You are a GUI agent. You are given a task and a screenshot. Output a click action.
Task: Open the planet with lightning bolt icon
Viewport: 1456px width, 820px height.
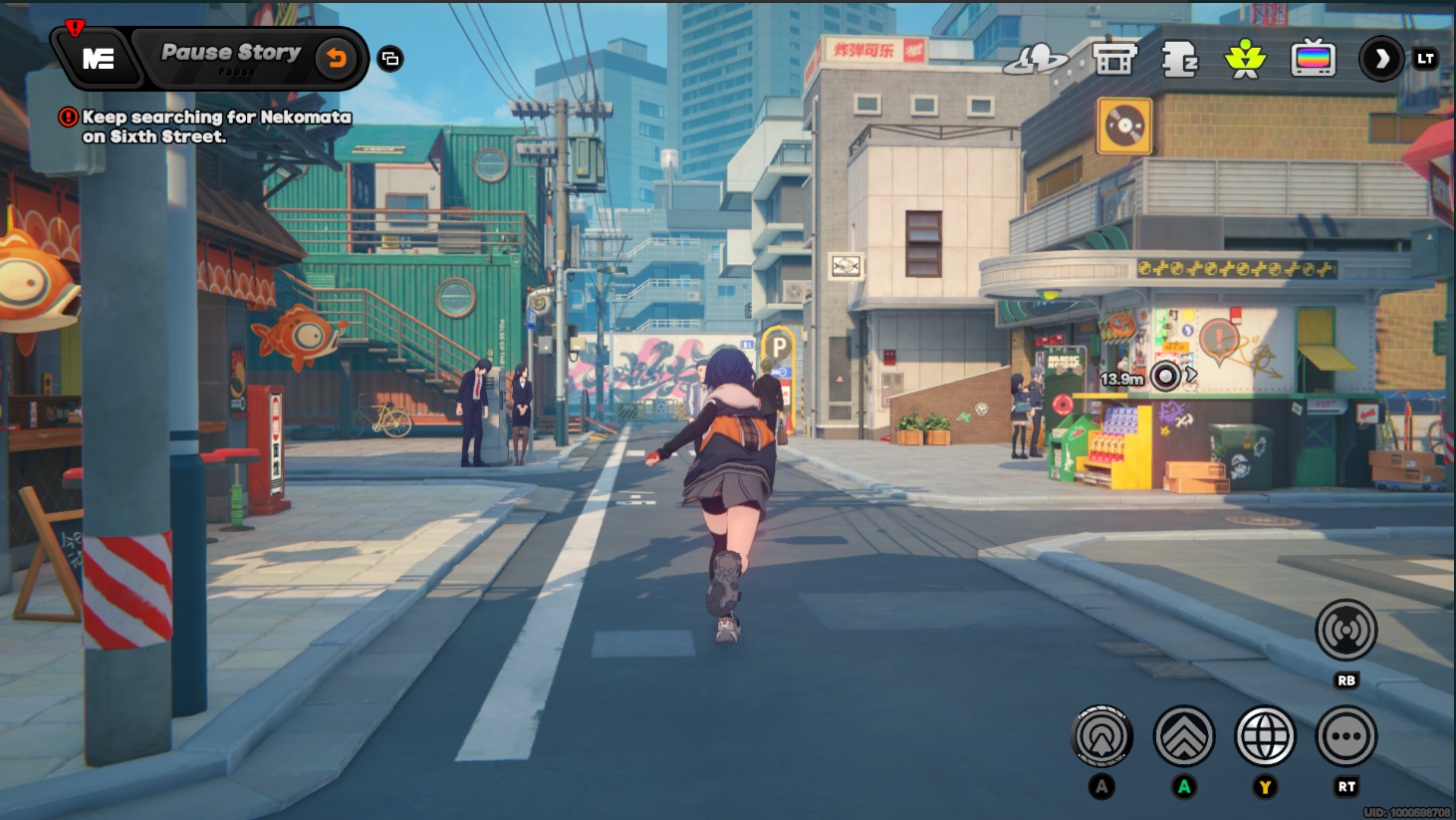pyautogui.click(x=1034, y=59)
